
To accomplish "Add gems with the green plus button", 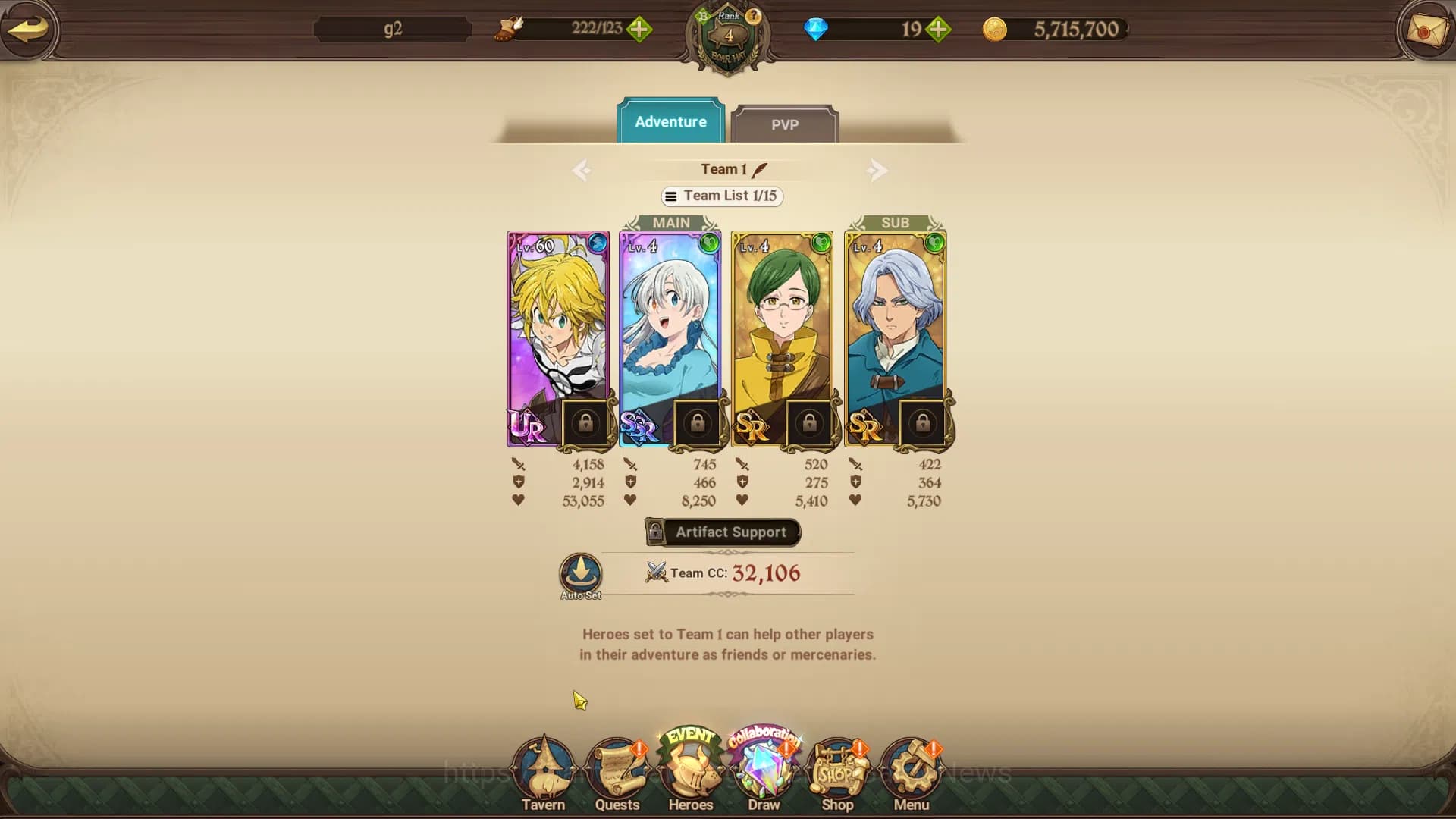I will (939, 29).
